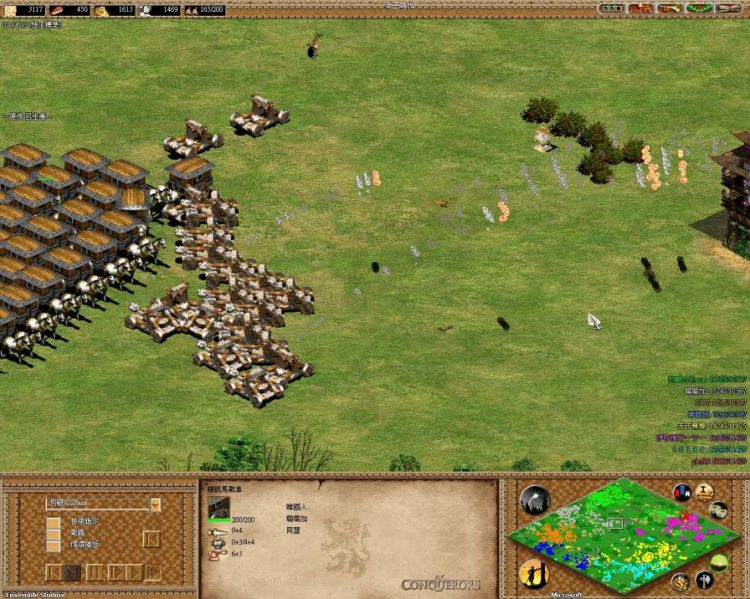Click the axe icon minimap button
750x599 pixels.
(x=705, y=579)
